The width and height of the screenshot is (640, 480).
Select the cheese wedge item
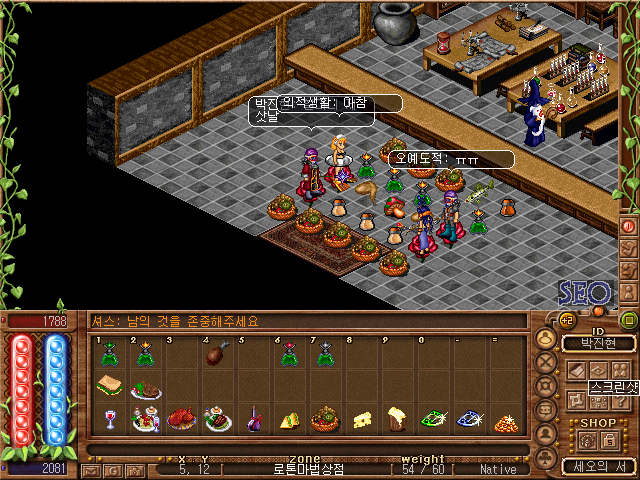coord(363,419)
